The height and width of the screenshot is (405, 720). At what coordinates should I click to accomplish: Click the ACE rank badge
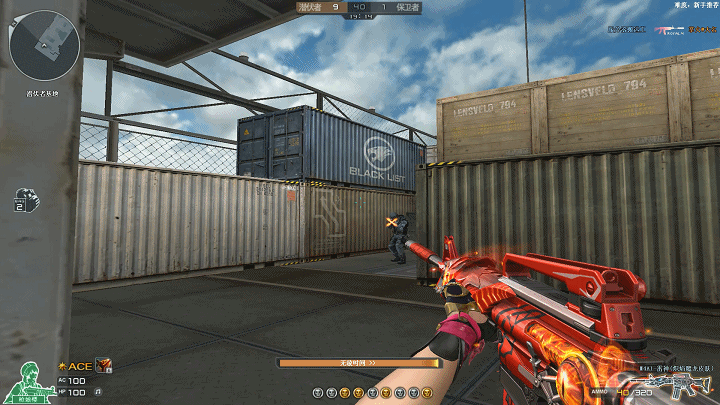pos(75,366)
